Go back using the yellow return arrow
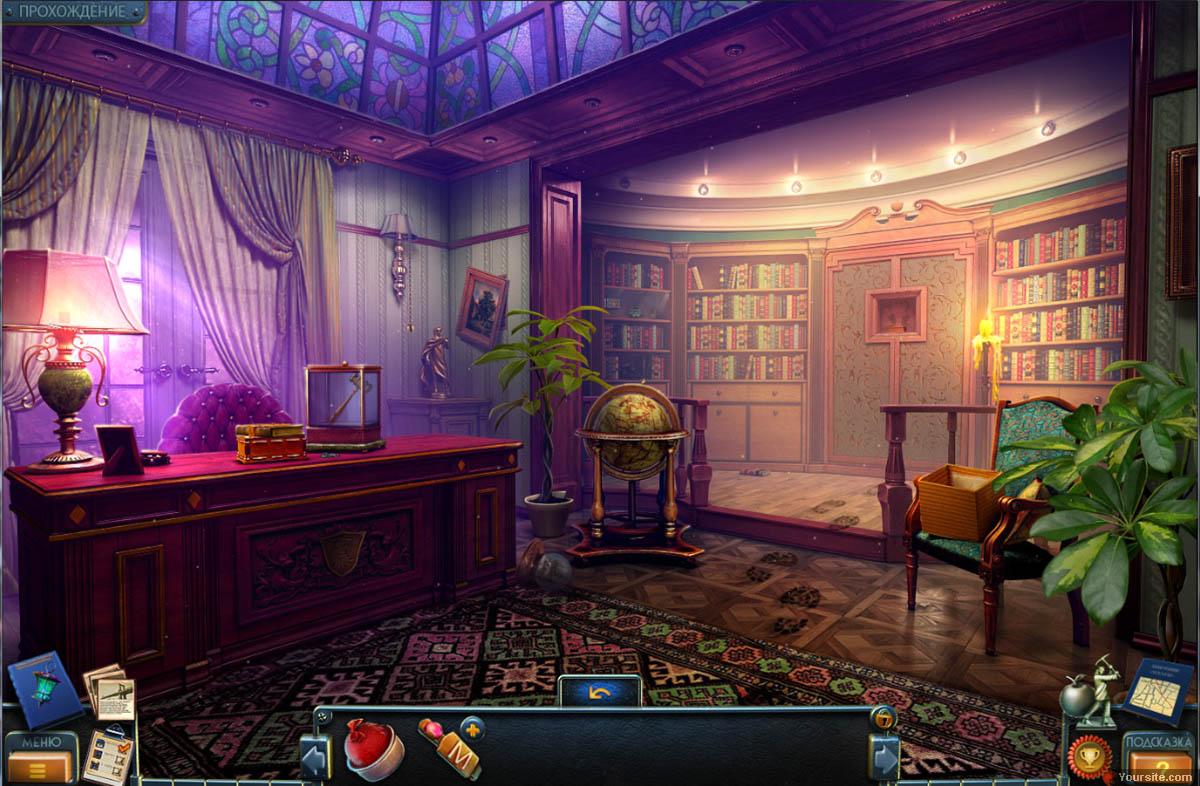1200x786 pixels. tap(599, 691)
